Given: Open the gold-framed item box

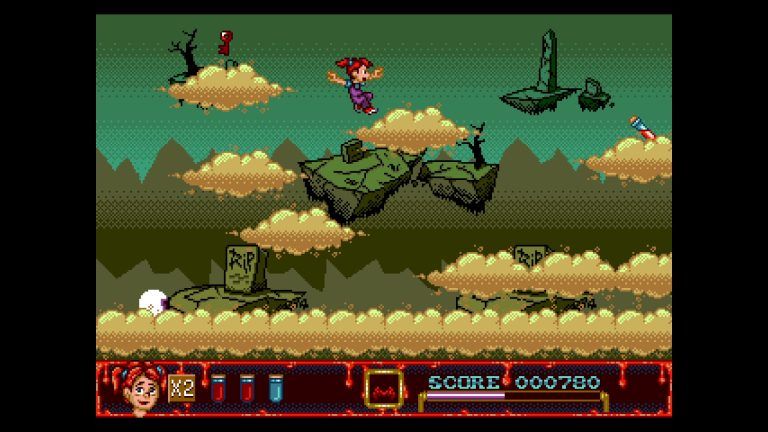Looking at the screenshot, I should pos(383,388).
